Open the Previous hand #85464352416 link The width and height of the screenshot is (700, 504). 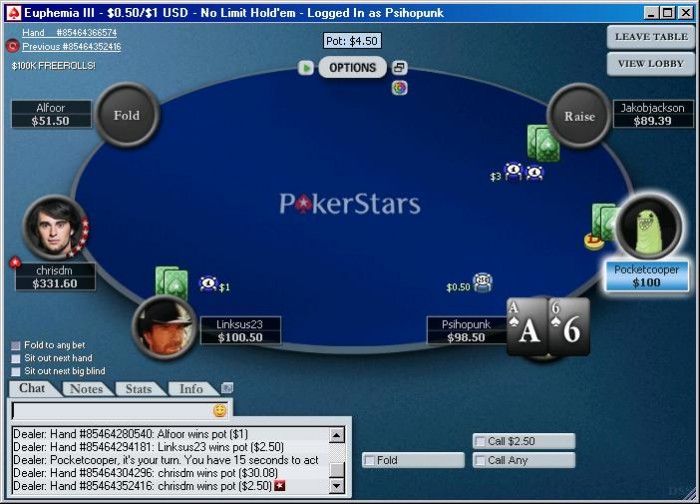click(x=71, y=46)
